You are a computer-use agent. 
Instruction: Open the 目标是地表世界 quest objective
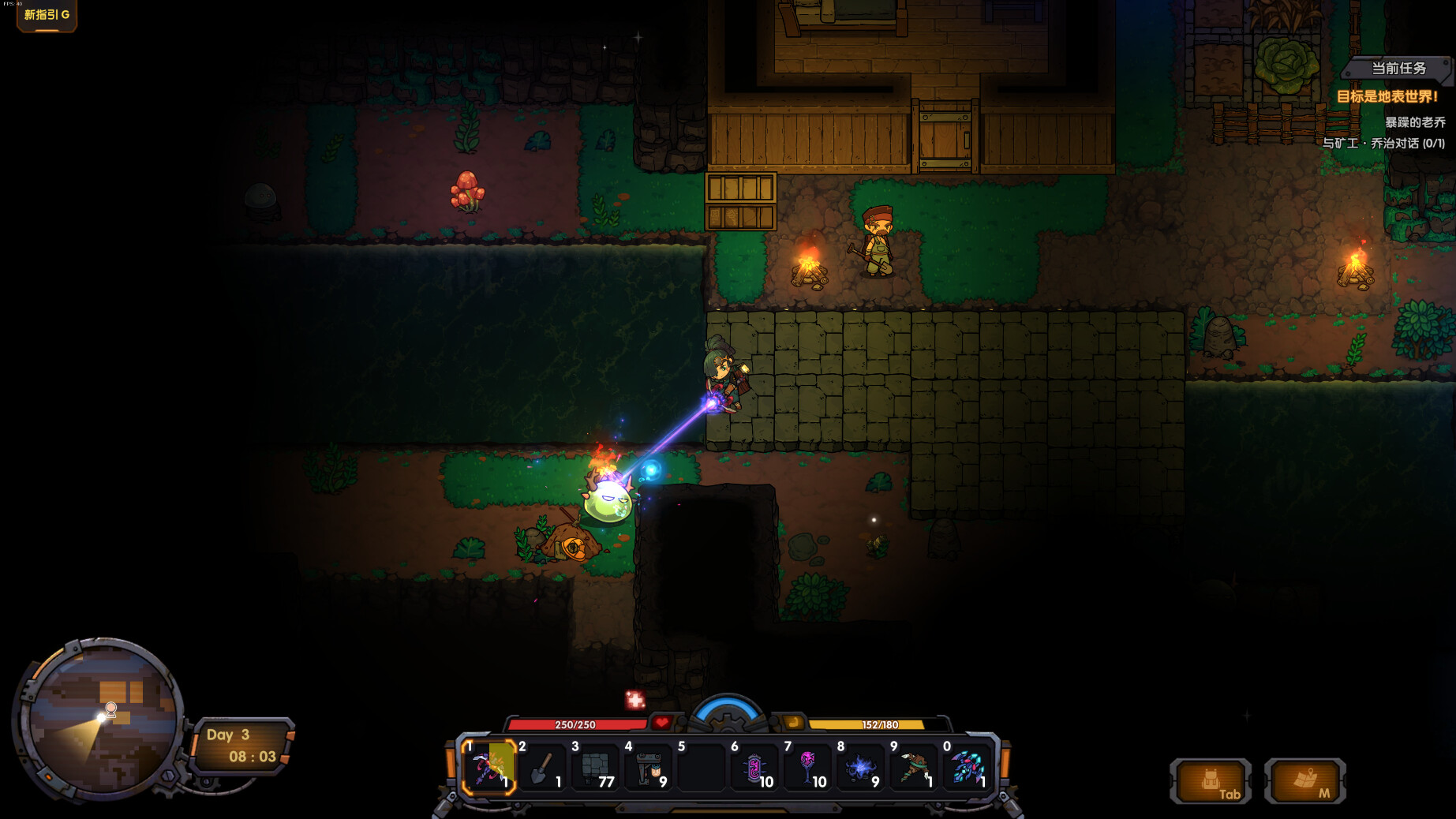pos(1387,97)
